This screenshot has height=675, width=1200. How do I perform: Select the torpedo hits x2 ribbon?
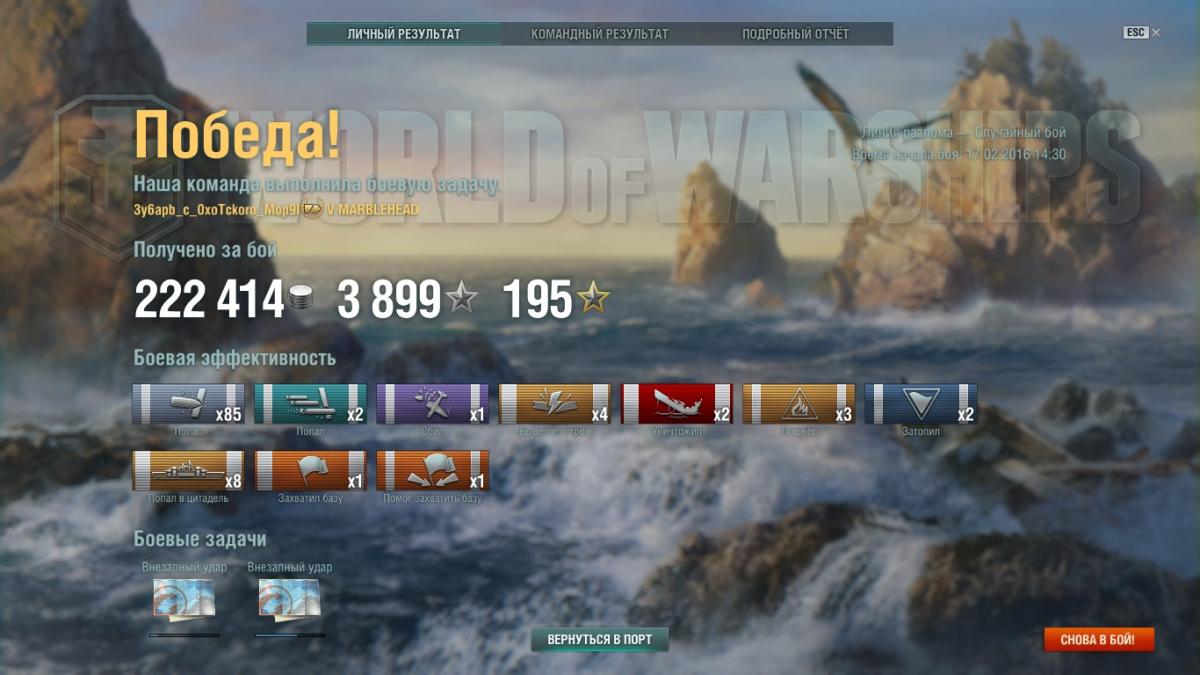tap(310, 404)
